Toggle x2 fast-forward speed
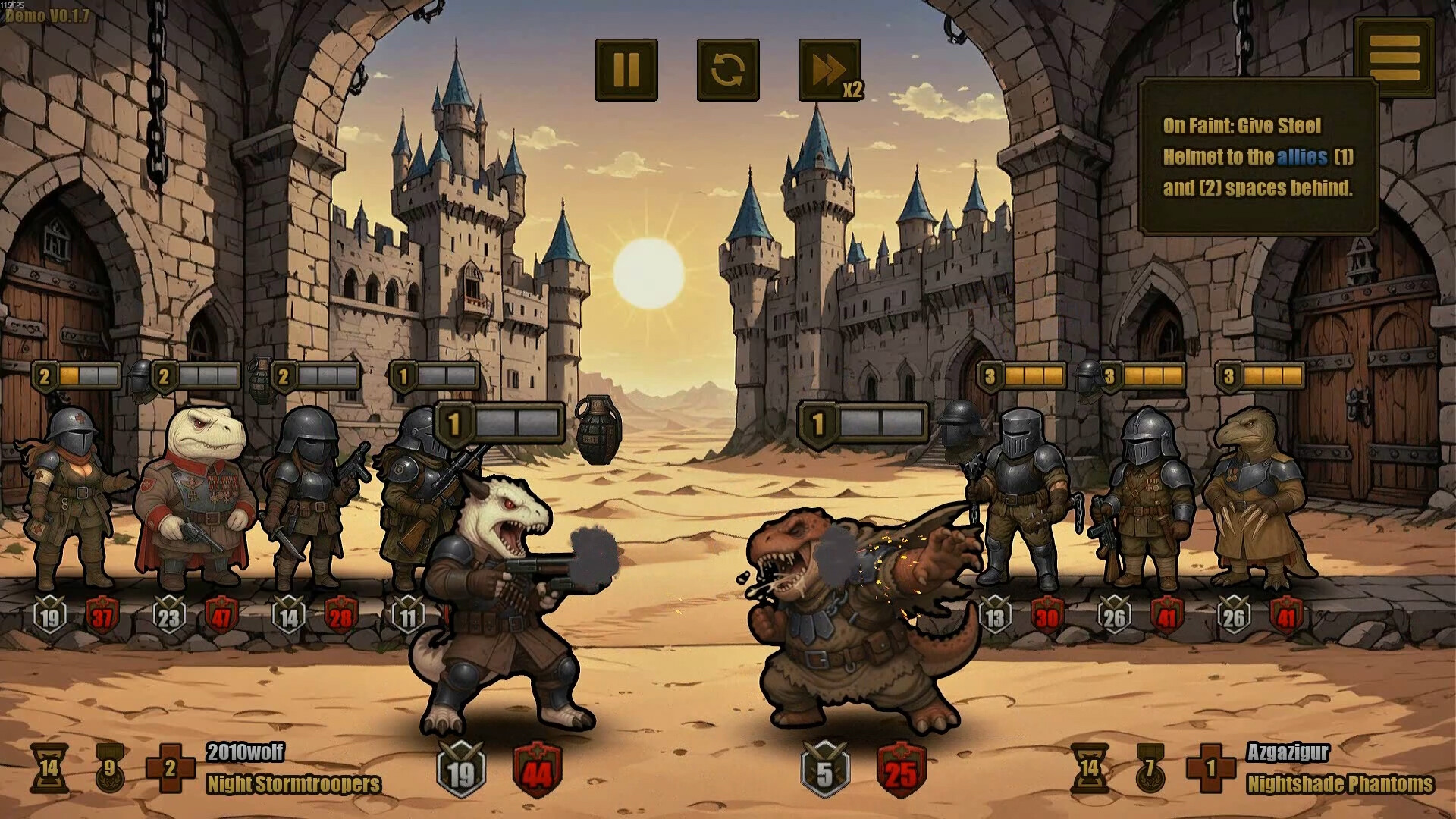The width and height of the screenshot is (1456, 819). click(830, 70)
